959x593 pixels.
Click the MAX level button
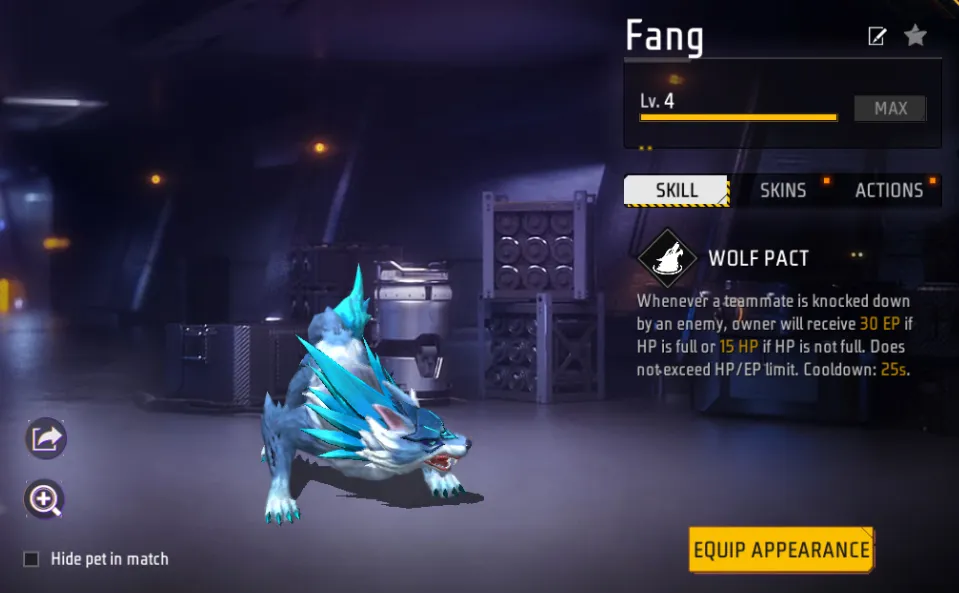click(890, 108)
